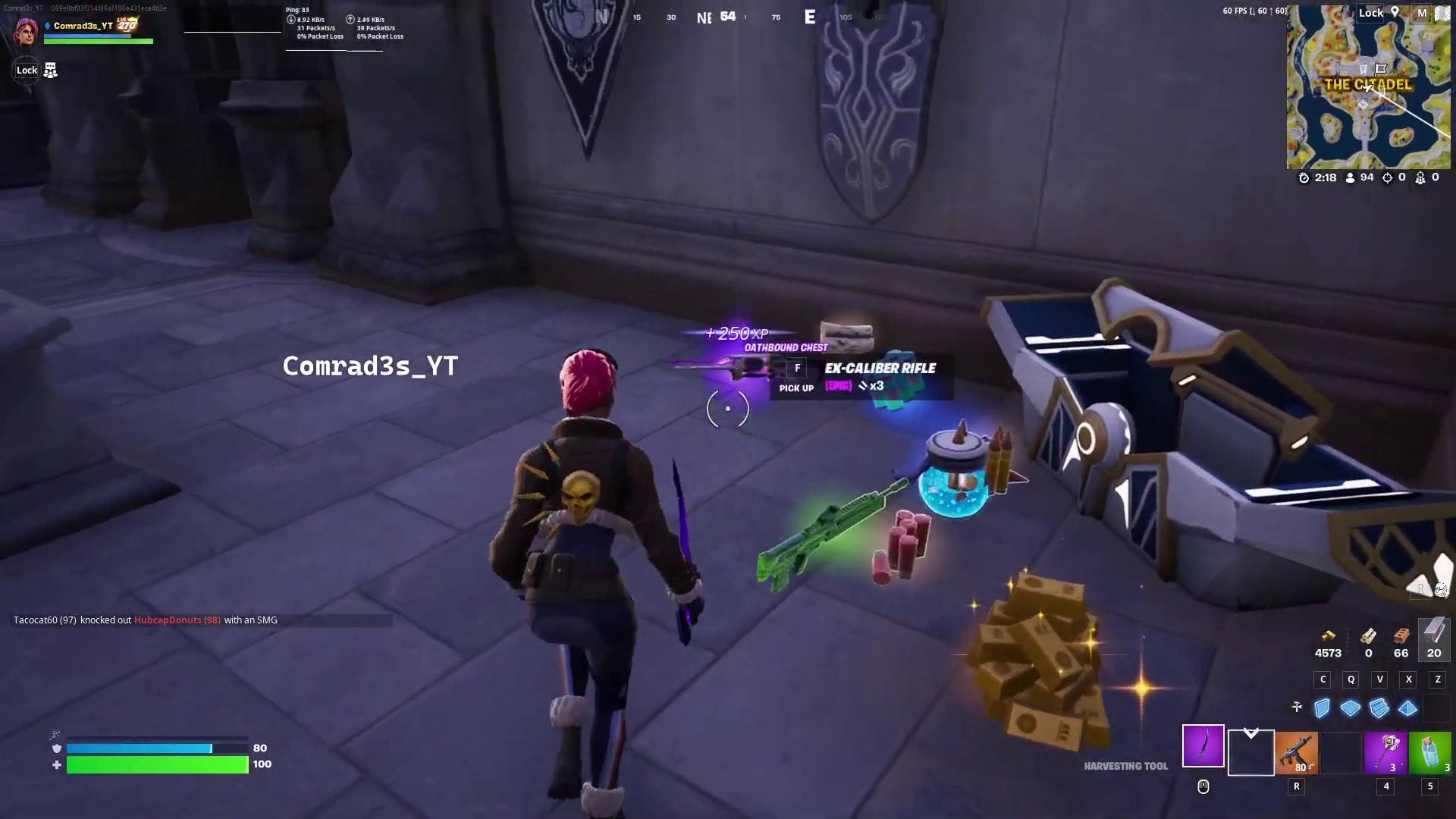This screenshot has width=1456, height=819.
Task: Select the floor build piece icon
Action: click(1351, 708)
